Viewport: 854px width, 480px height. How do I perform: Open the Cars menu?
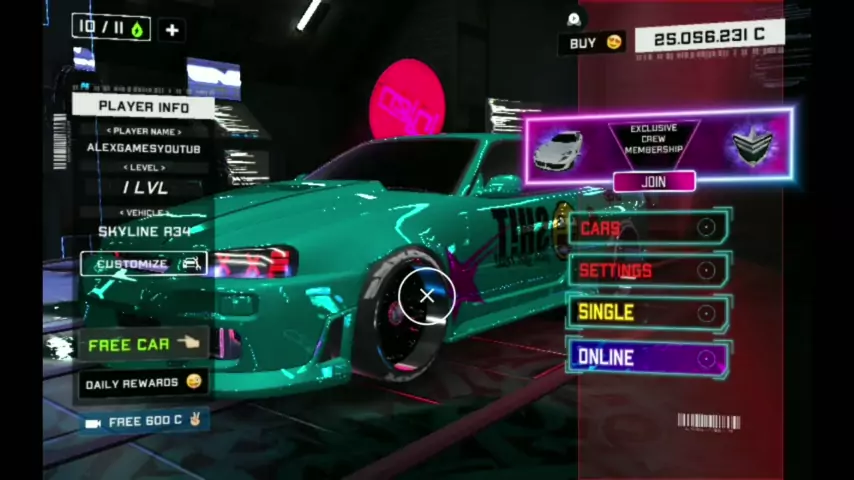650,229
